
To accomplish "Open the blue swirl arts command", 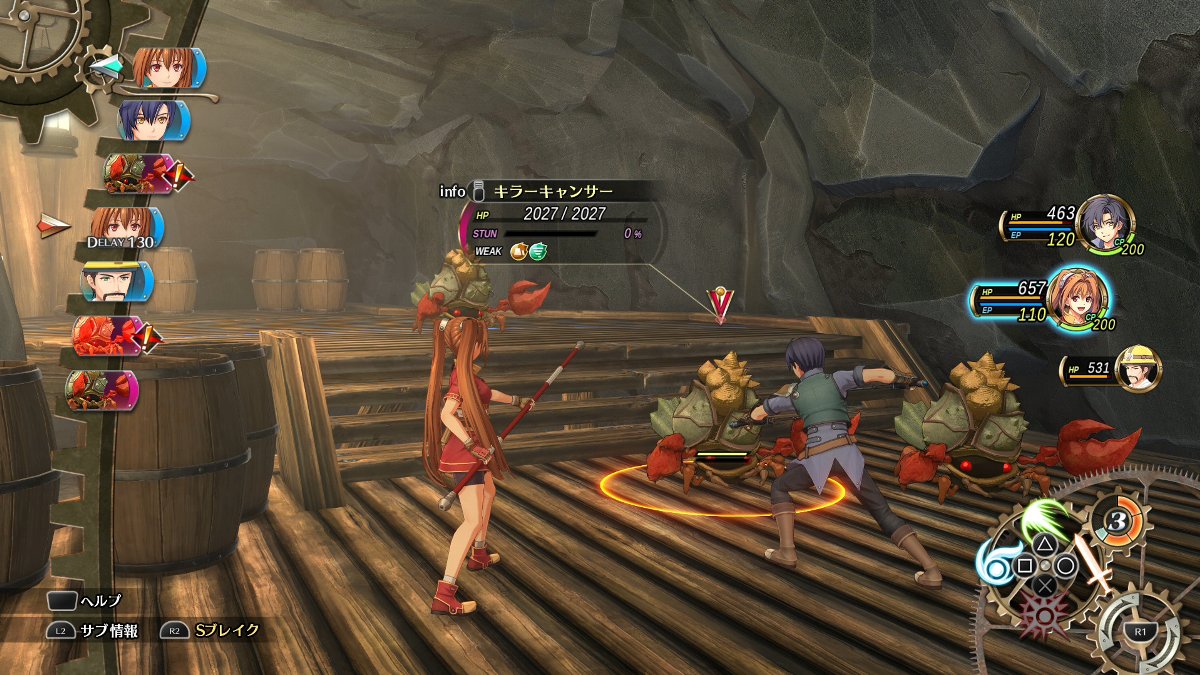I will 996,567.
